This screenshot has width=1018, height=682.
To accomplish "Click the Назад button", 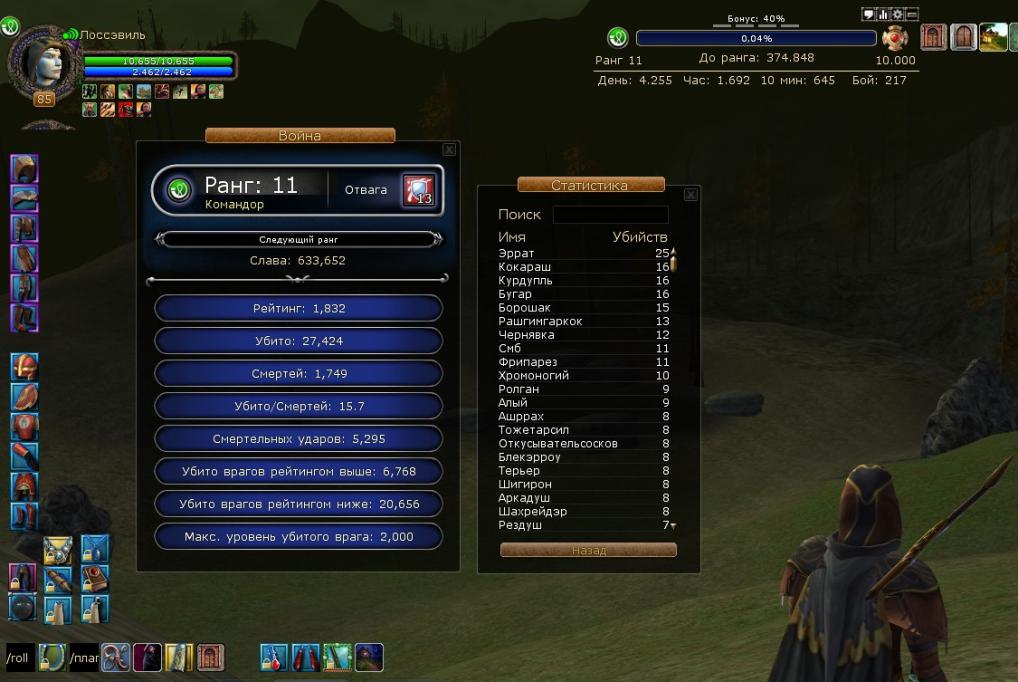I will (588, 550).
